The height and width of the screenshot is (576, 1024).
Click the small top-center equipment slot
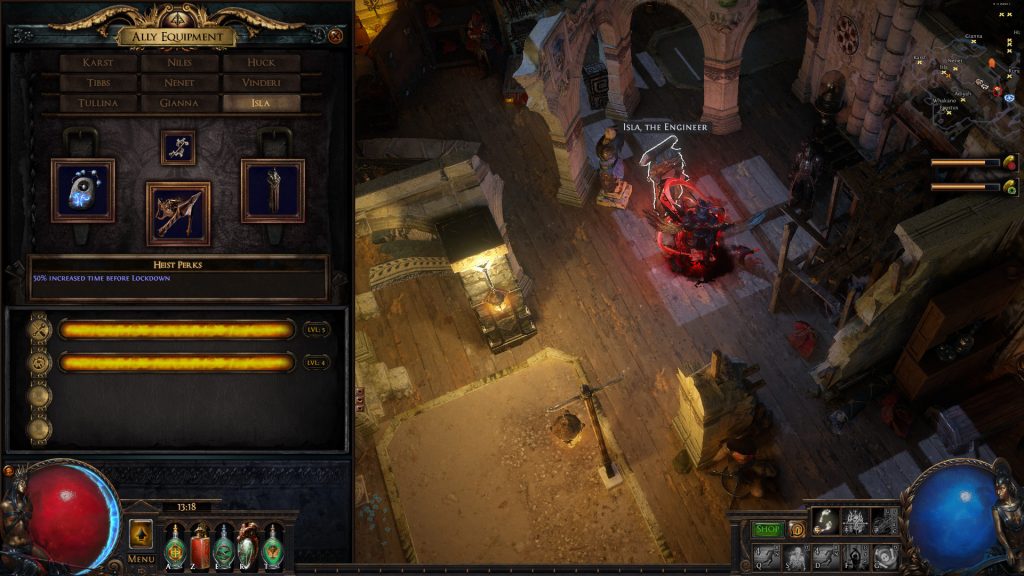tap(178, 147)
